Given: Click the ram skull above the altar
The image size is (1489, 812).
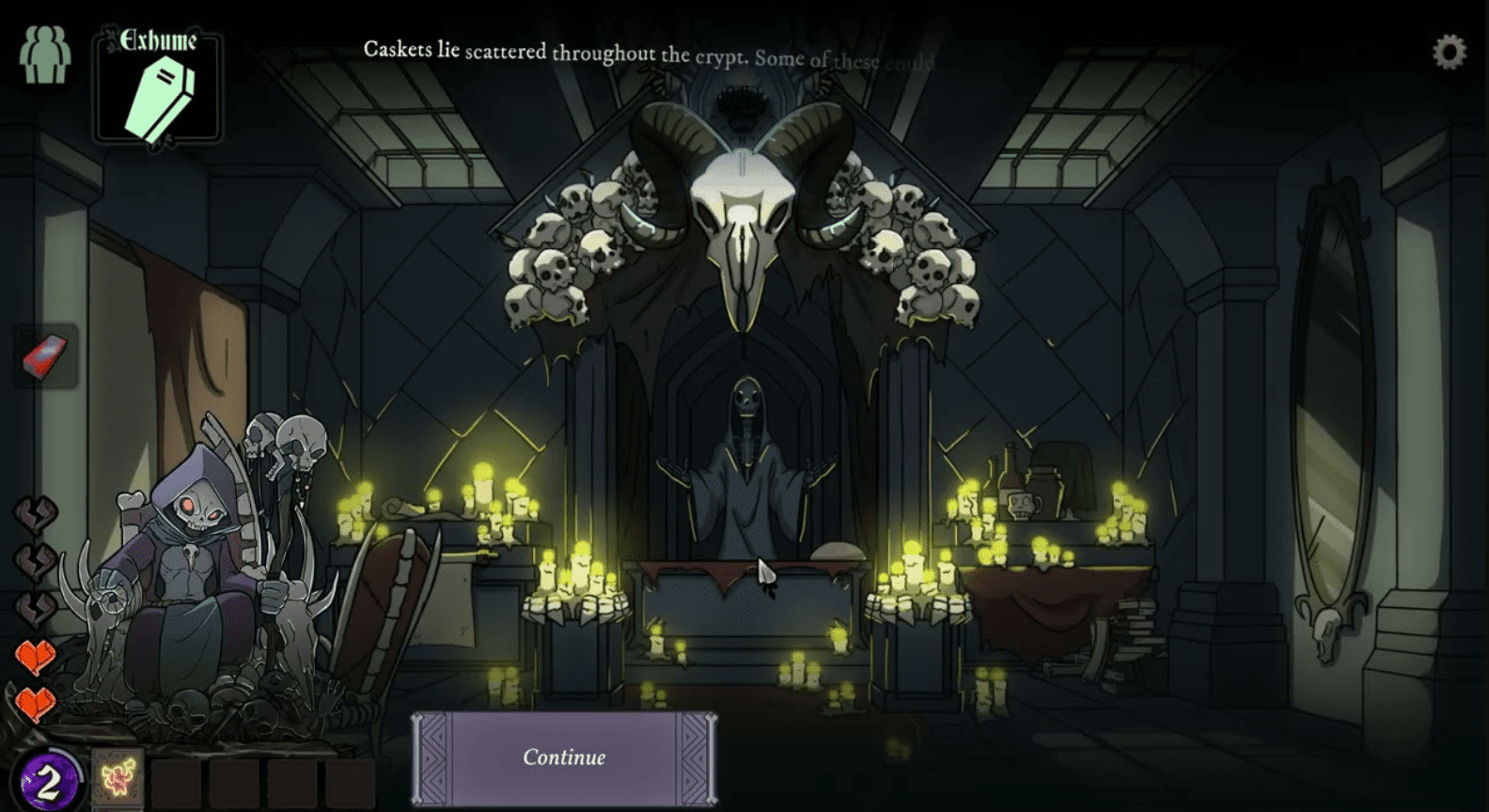Looking at the screenshot, I should pos(745,211).
